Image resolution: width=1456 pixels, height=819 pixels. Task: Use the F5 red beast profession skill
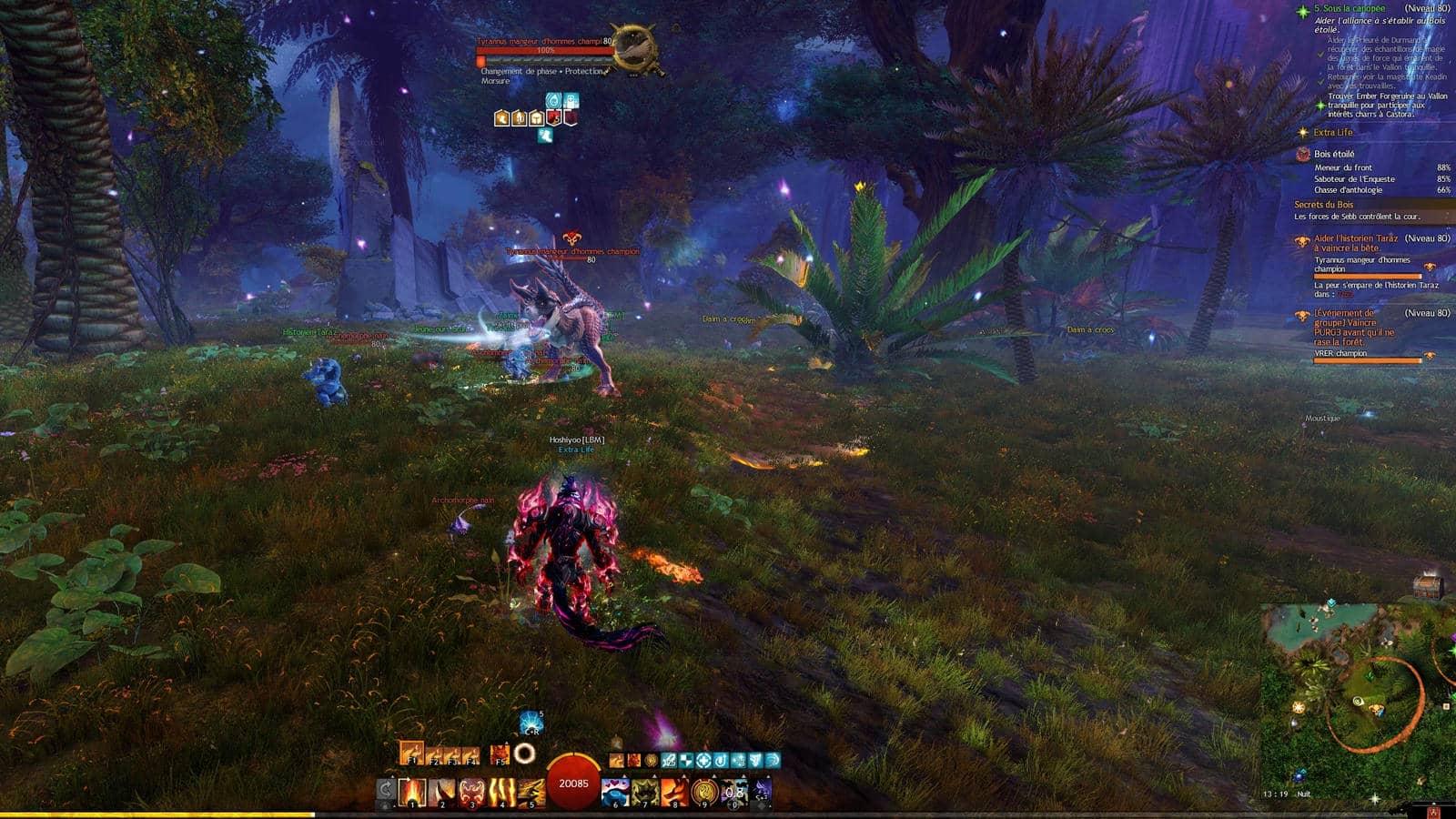coord(500,754)
